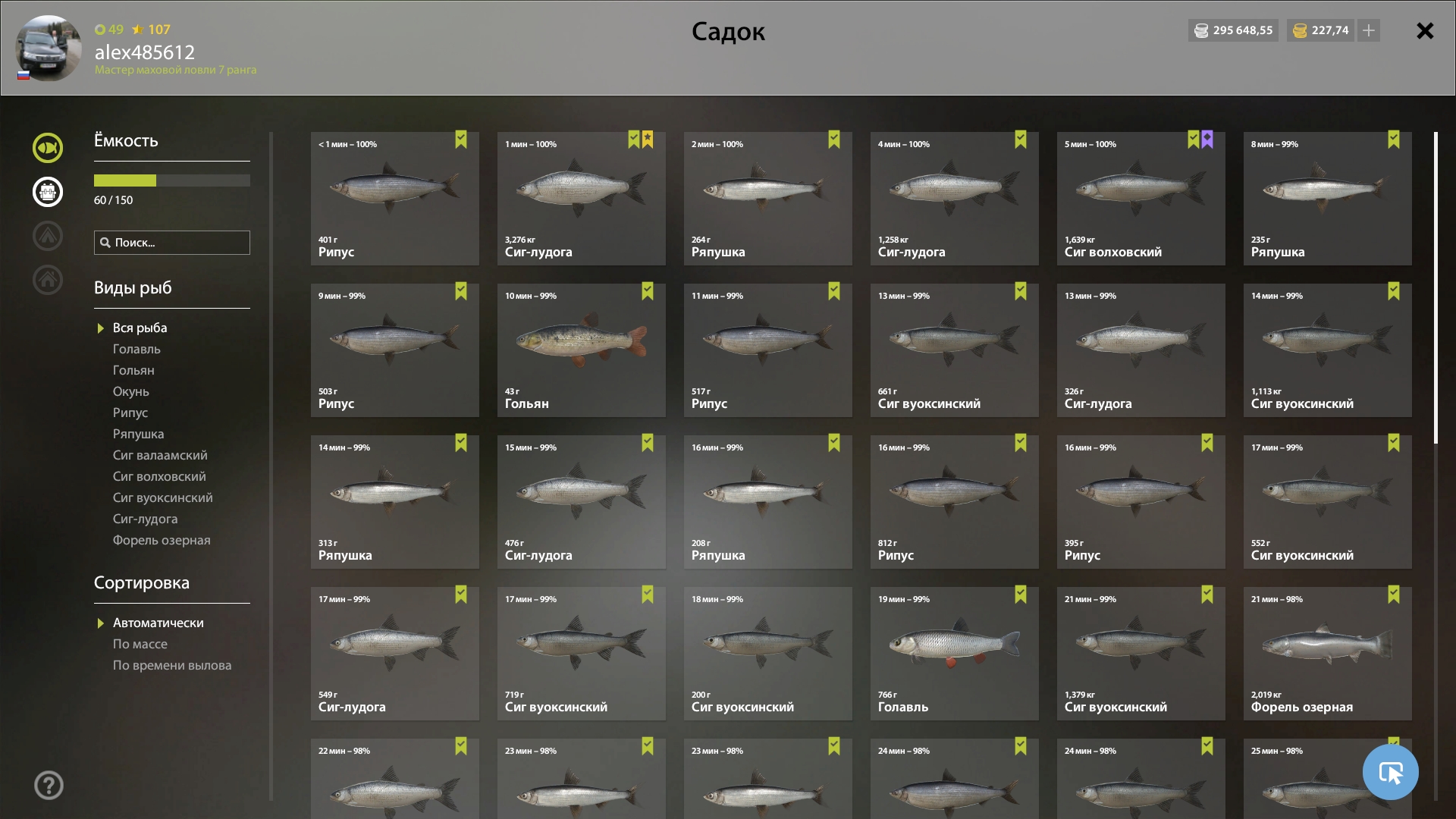The image size is (1456, 819).
Task: Click the blue cursor overlay button
Action: (1390, 772)
